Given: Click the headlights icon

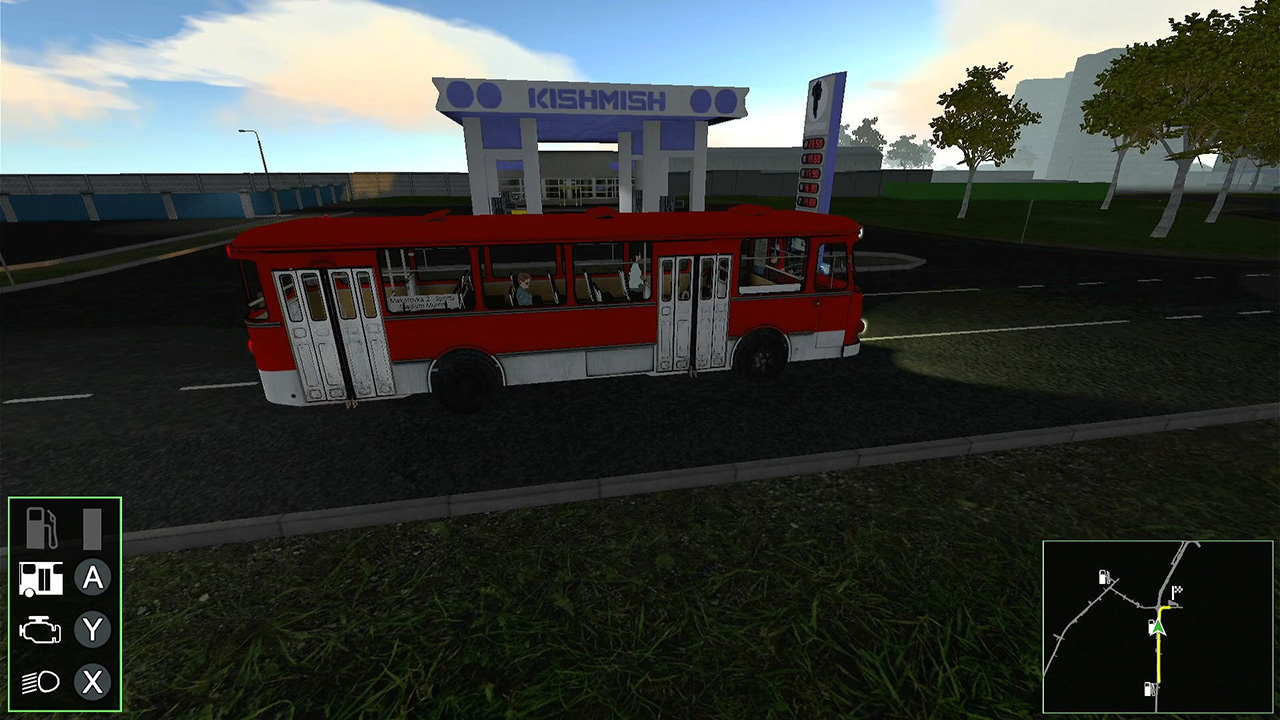Looking at the screenshot, I should pyautogui.click(x=41, y=683).
